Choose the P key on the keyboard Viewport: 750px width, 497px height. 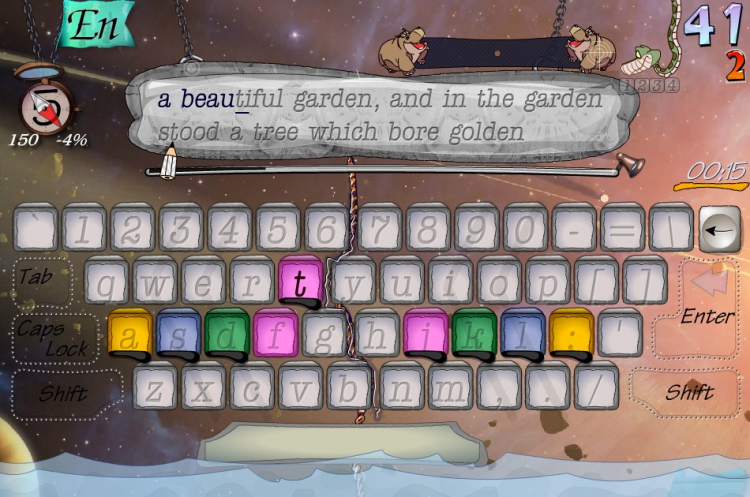(x=549, y=282)
